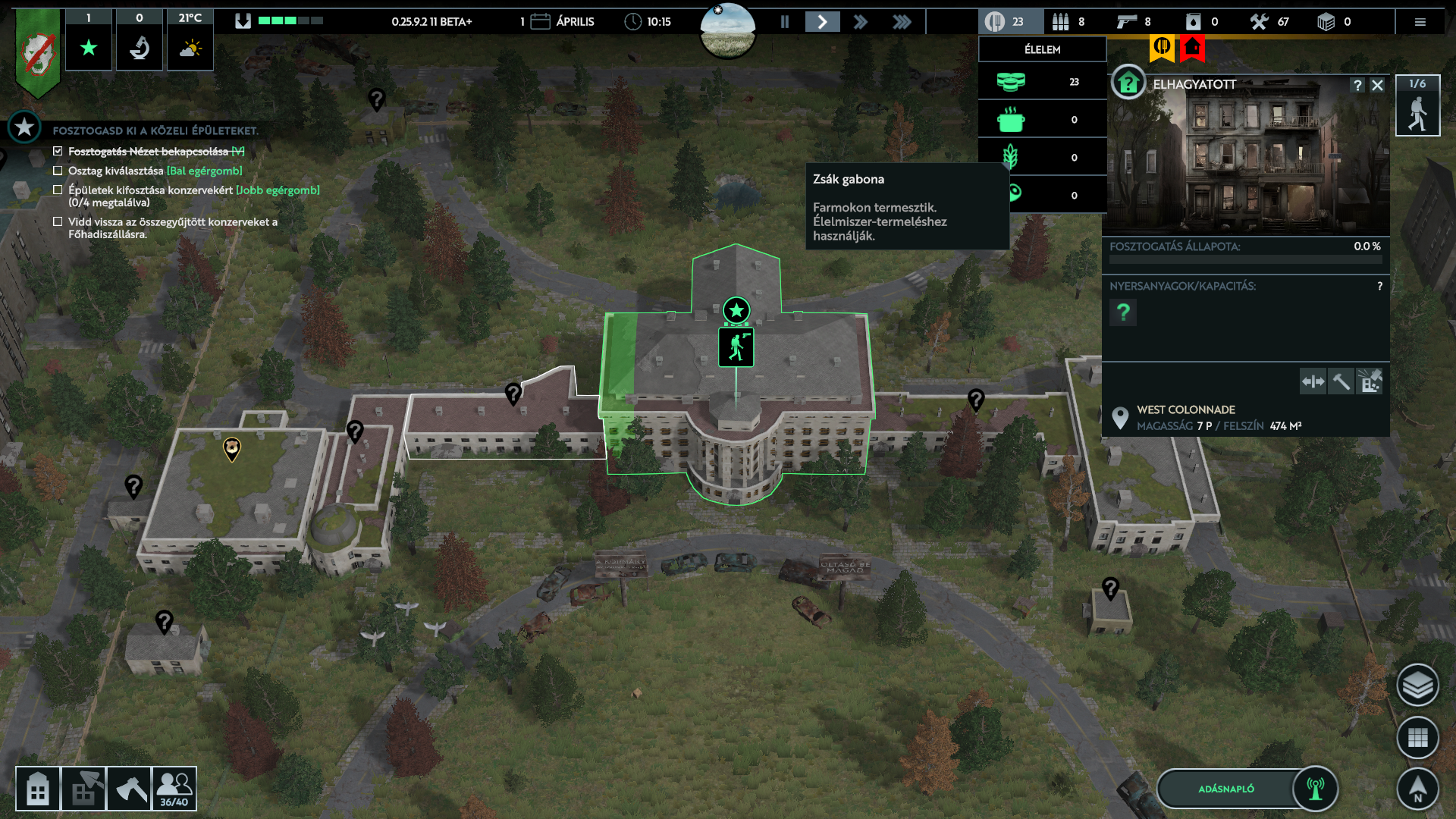
Task: Open the hamburger main menu
Action: point(1420,22)
